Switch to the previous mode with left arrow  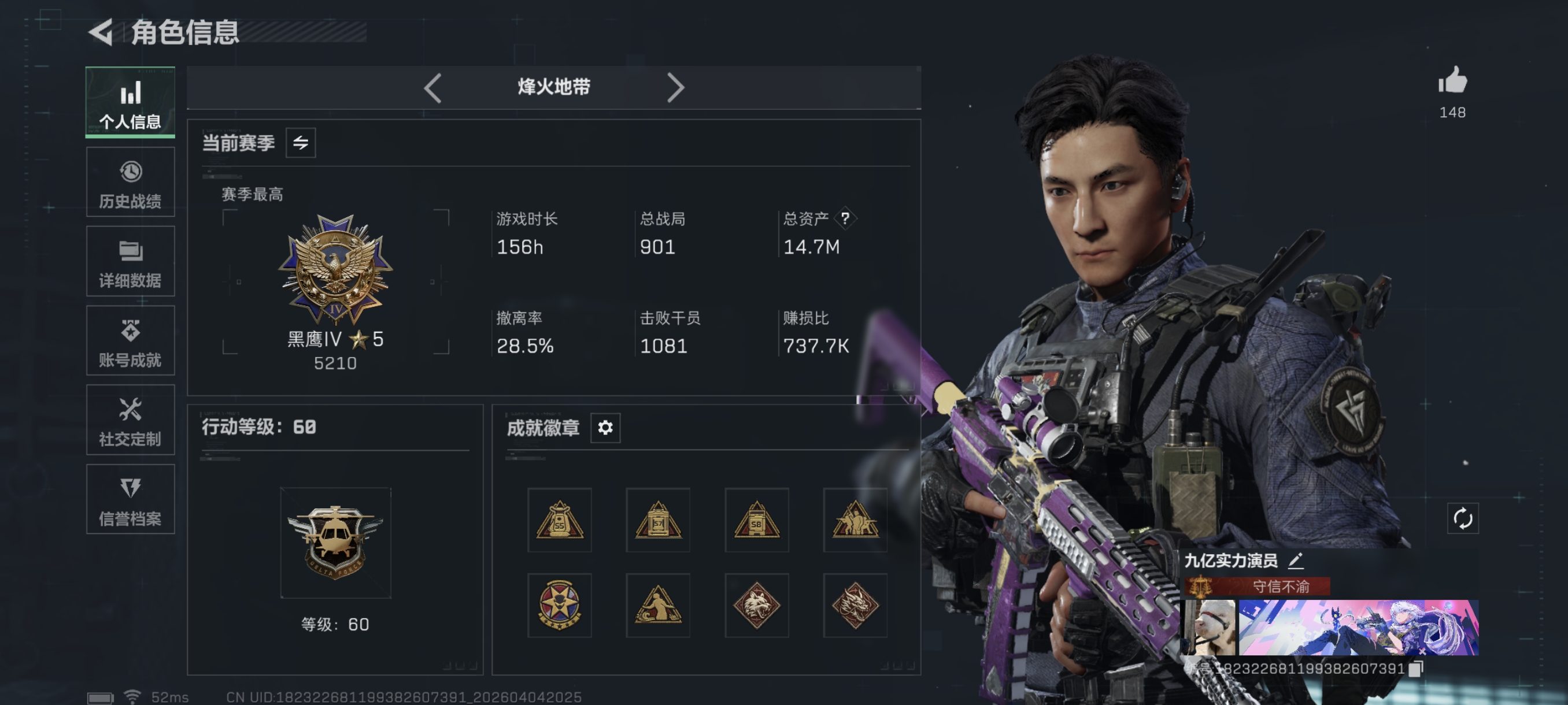433,87
